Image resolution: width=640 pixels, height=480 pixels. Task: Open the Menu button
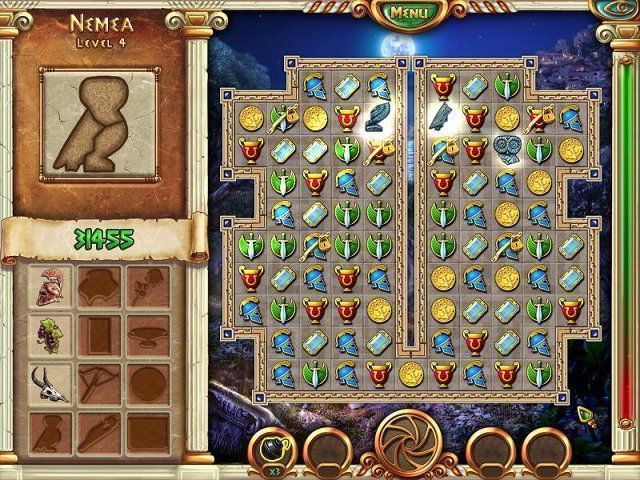(x=407, y=13)
